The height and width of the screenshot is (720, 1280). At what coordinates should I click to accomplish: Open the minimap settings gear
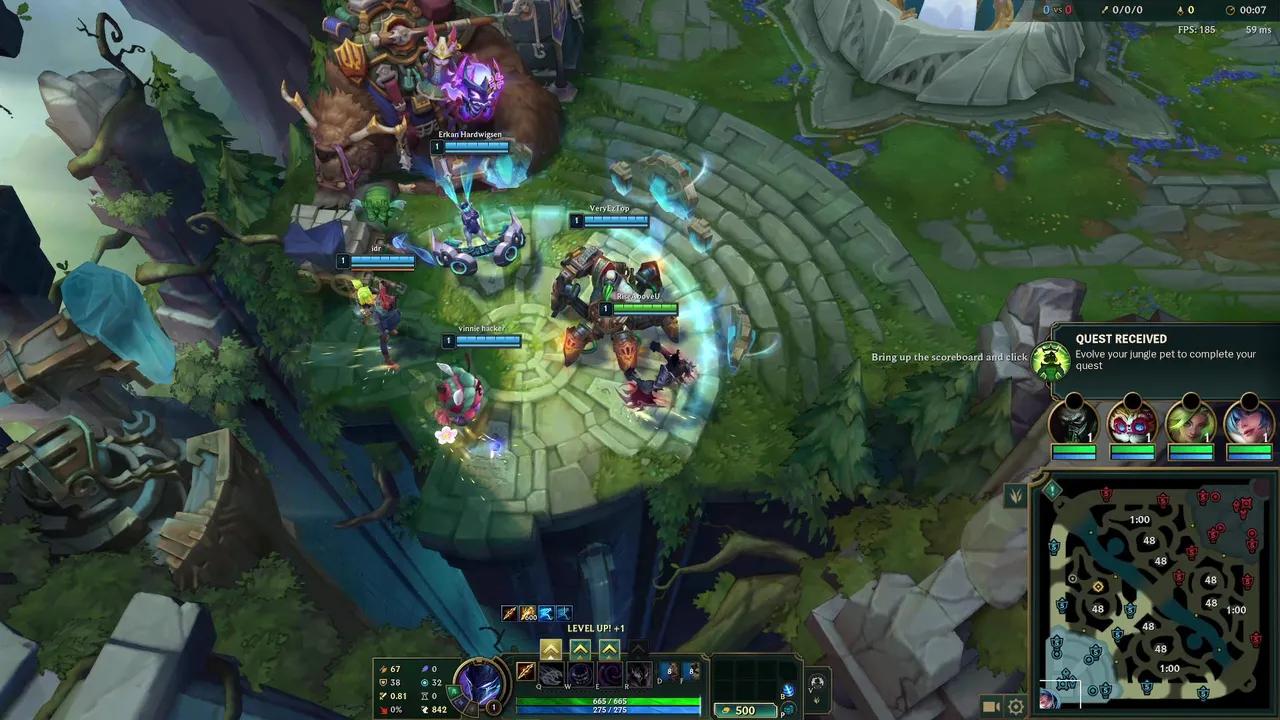(x=1015, y=706)
